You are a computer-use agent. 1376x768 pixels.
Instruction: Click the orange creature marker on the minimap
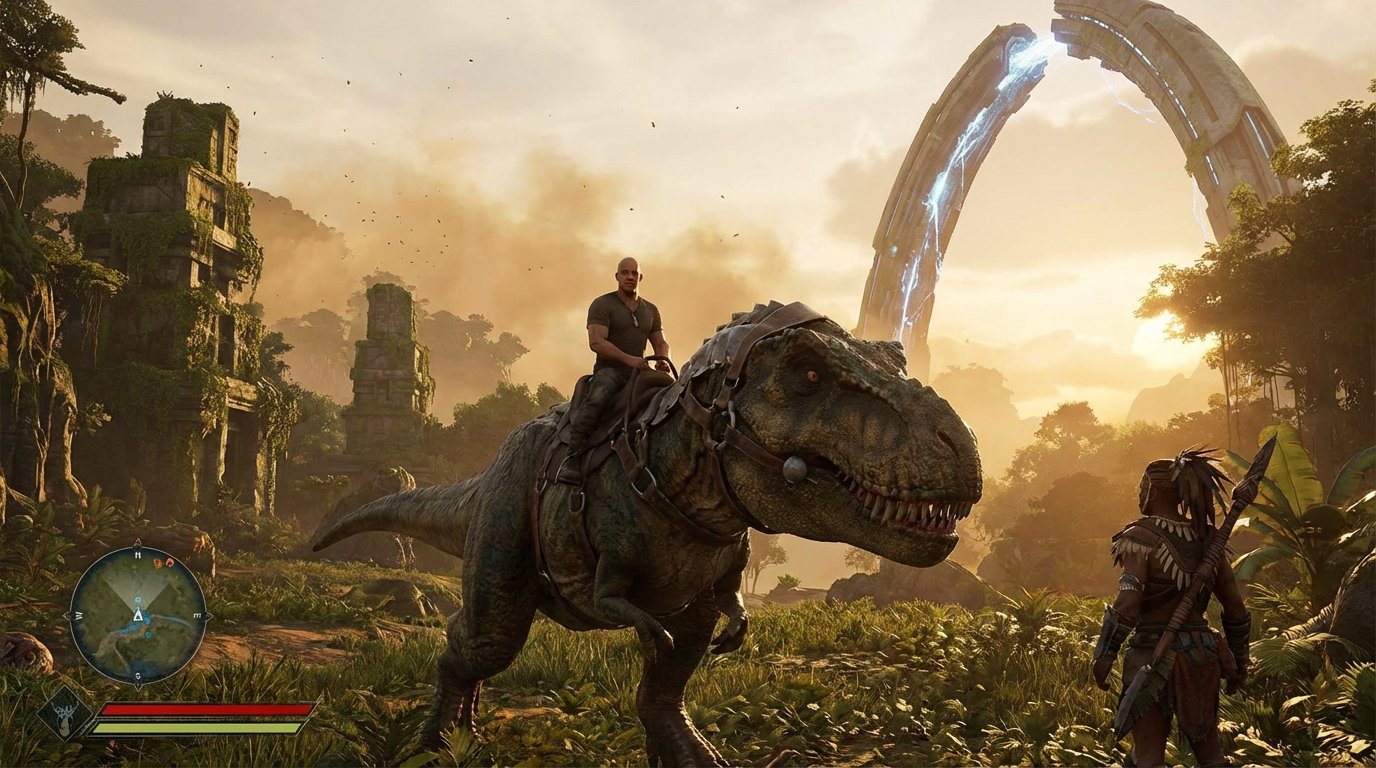coord(157,563)
